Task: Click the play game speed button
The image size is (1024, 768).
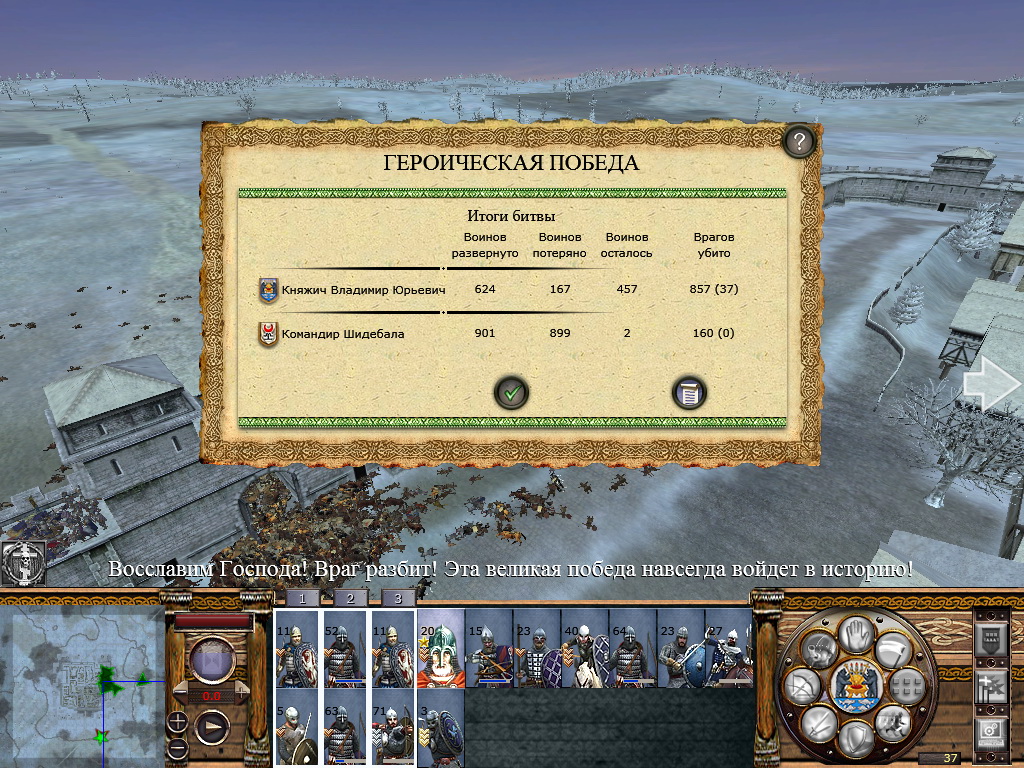Action: click(x=212, y=727)
